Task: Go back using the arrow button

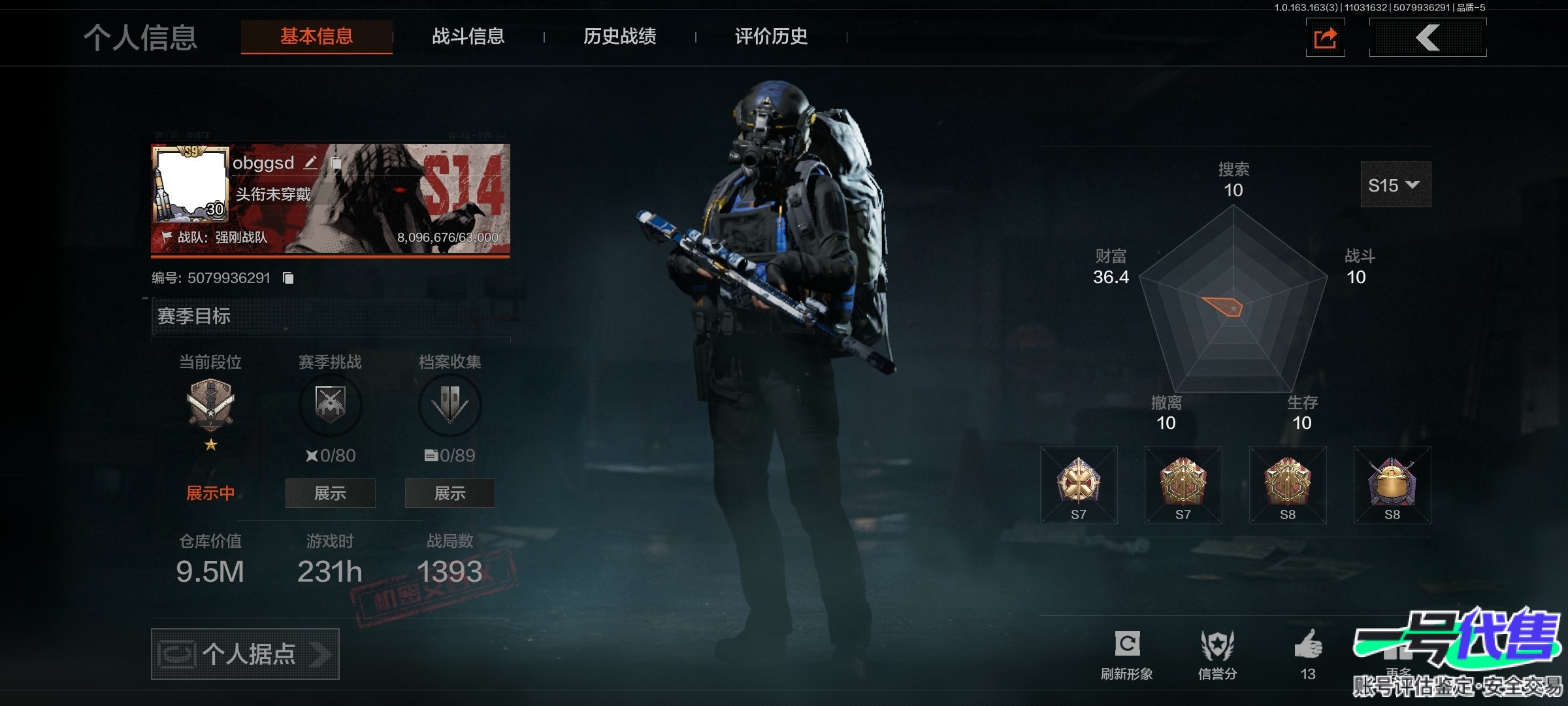Action: tap(1428, 38)
